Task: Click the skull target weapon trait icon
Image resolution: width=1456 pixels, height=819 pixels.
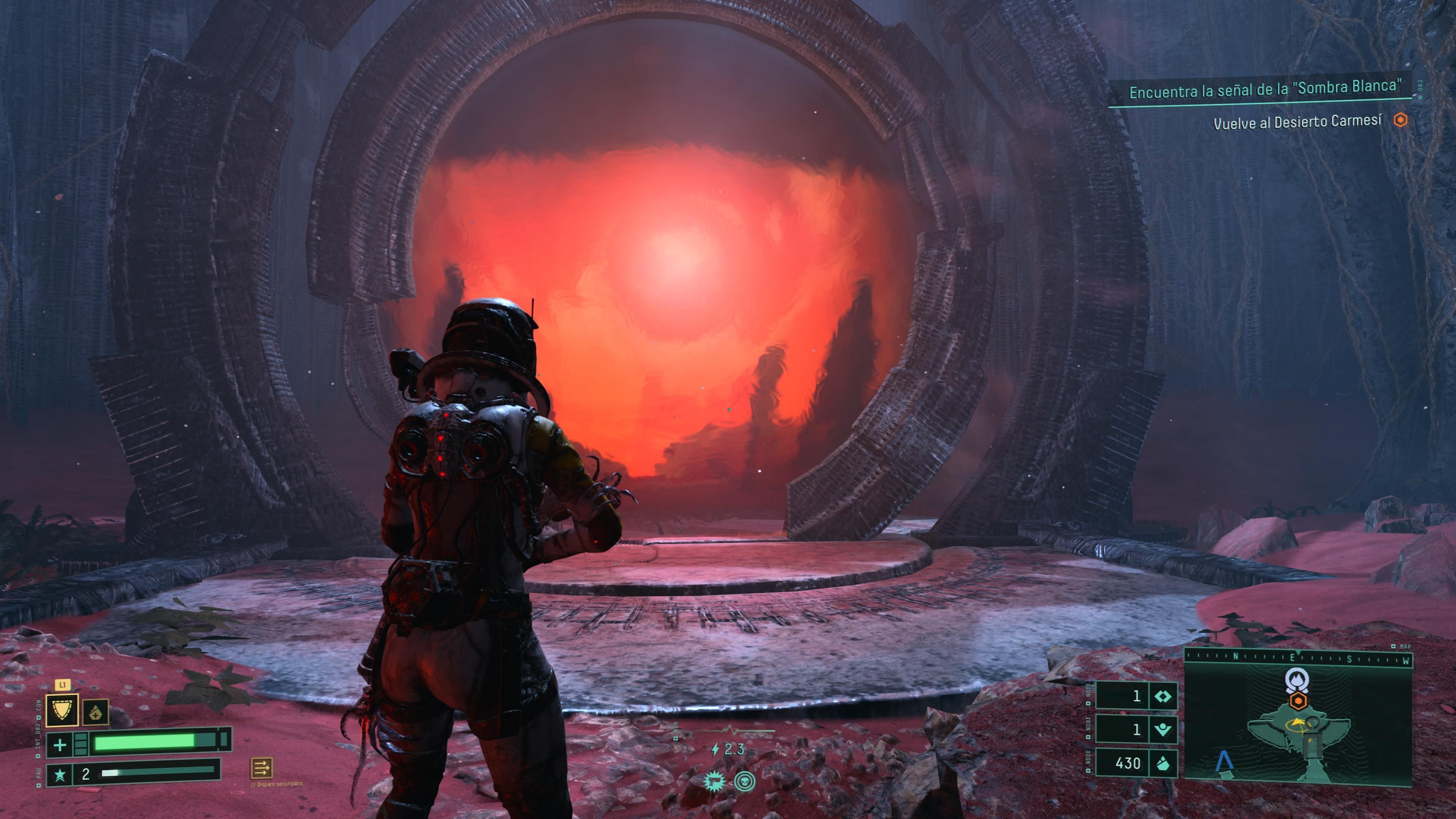Action: [745, 781]
